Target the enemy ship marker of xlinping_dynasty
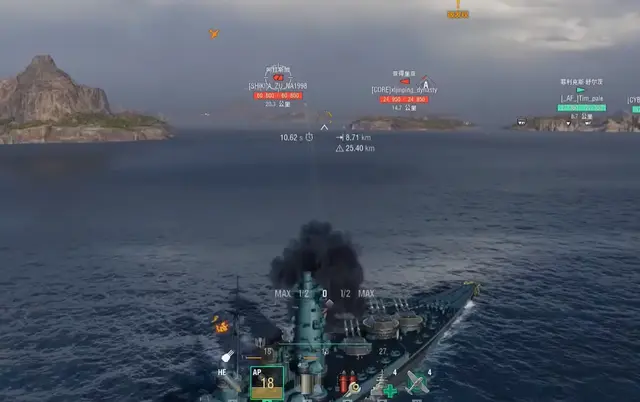The image size is (640, 402). point(404,82)
